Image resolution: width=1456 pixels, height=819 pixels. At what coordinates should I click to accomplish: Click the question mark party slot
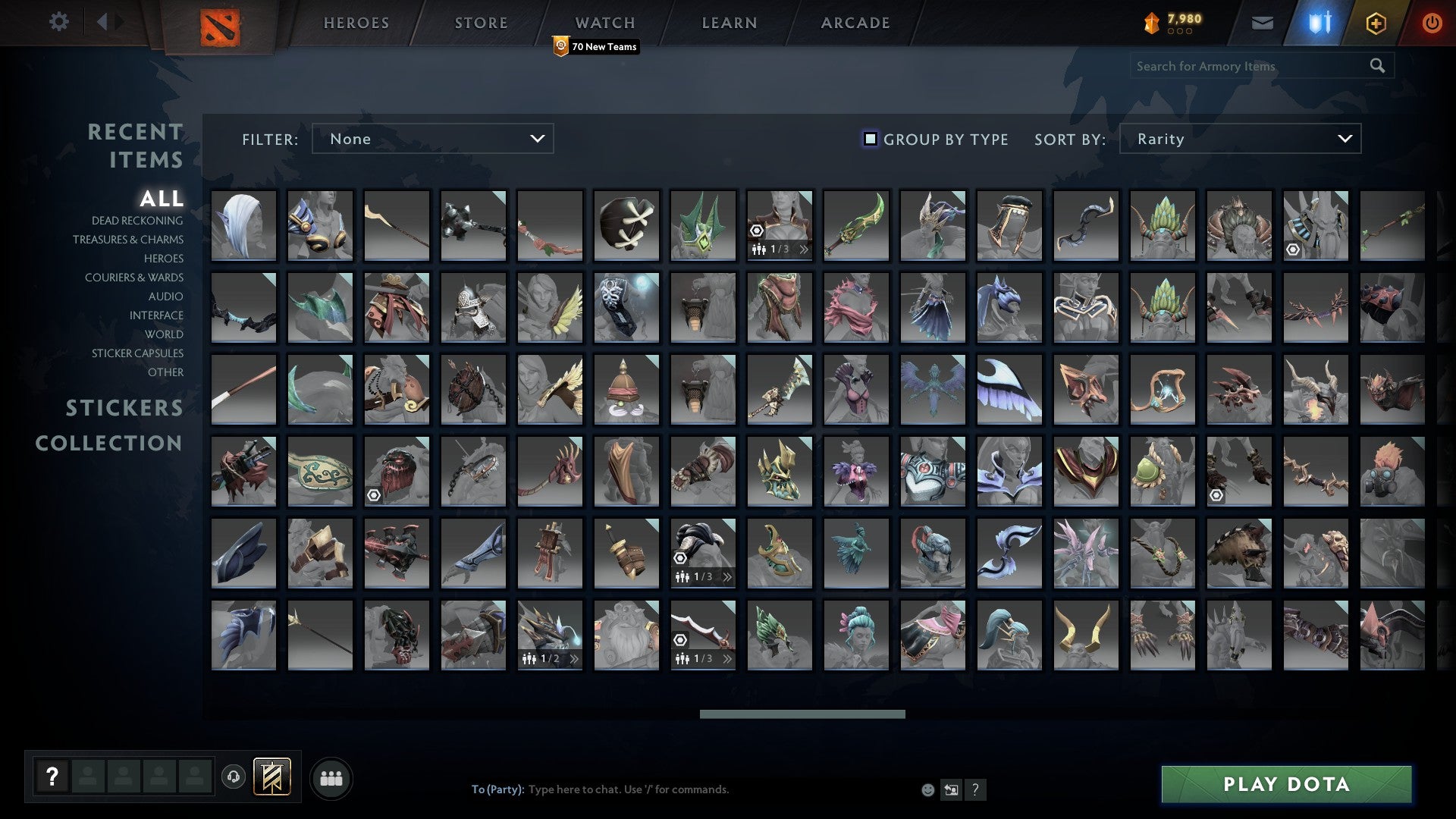point(50,777)
